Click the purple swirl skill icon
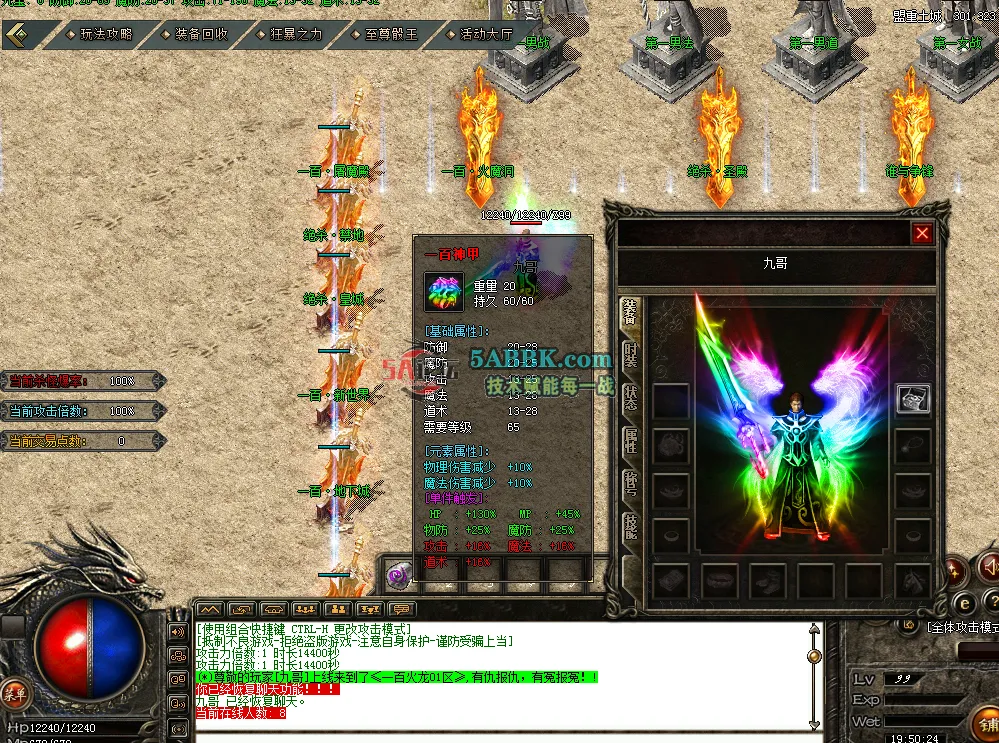999x743 pixels. [399, 575]
